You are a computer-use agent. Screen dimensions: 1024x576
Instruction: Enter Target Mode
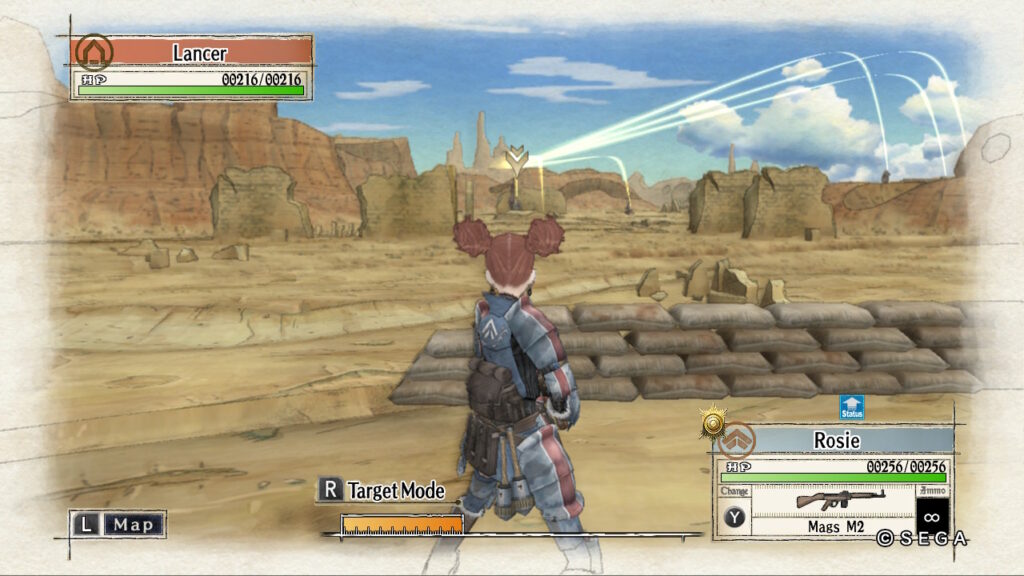tap(382, 490)
